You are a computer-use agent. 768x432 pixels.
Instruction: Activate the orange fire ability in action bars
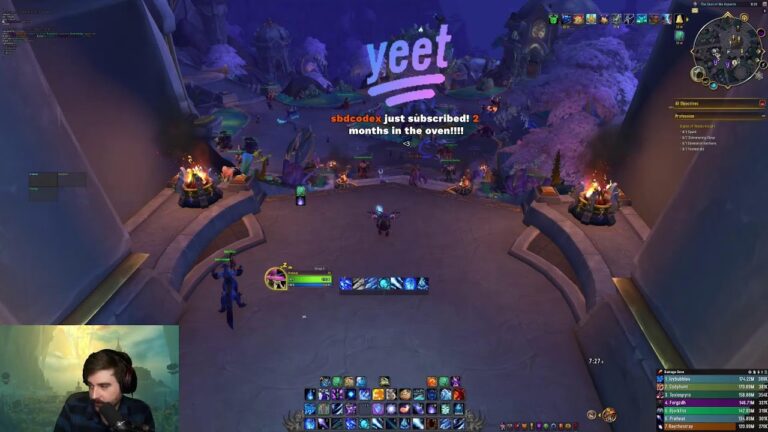point(431,382)
